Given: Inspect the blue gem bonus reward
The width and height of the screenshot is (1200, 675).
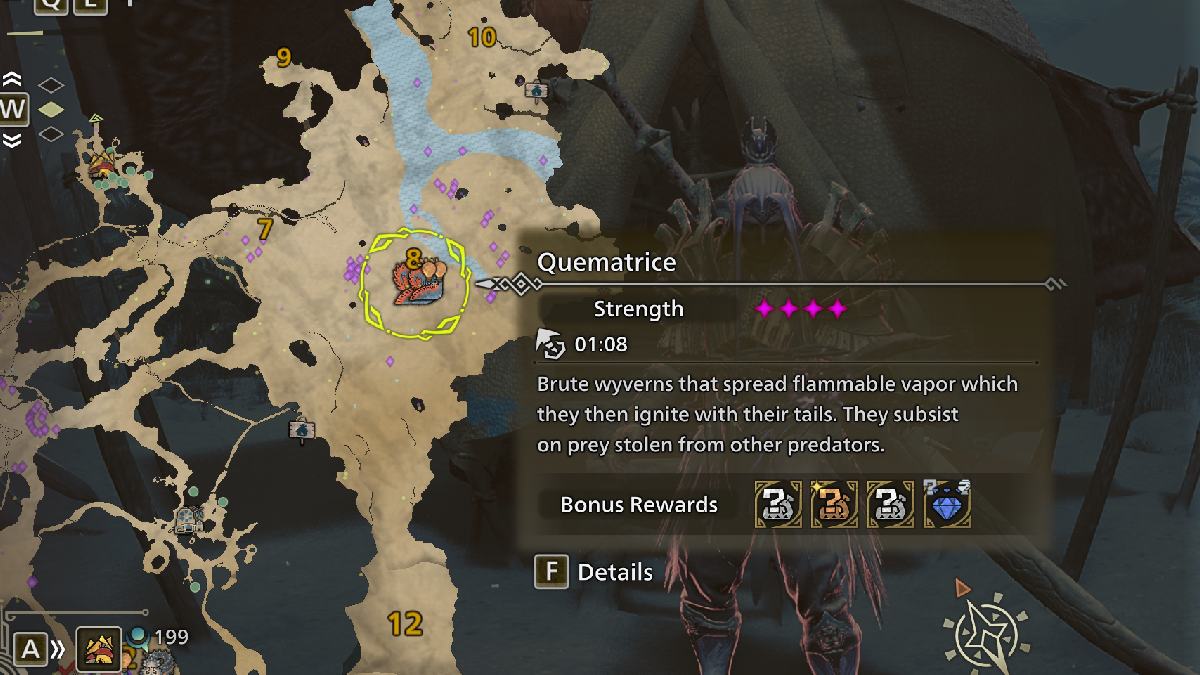Looking at the screenshot, I should (x=947, y=503).
